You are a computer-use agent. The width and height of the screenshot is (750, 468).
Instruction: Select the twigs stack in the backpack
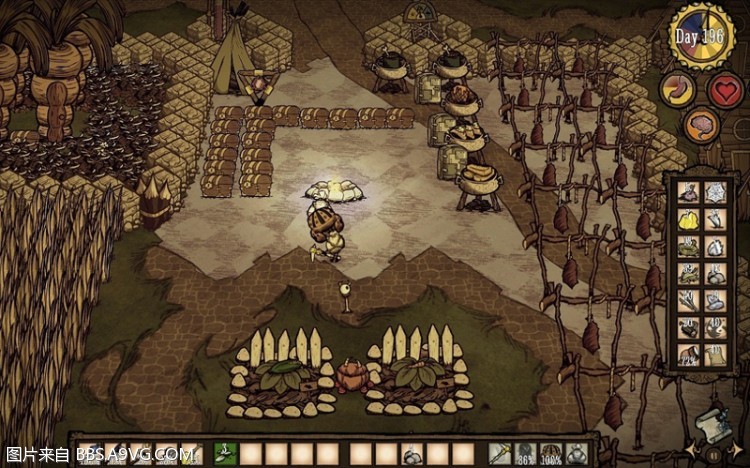[688, 300]
